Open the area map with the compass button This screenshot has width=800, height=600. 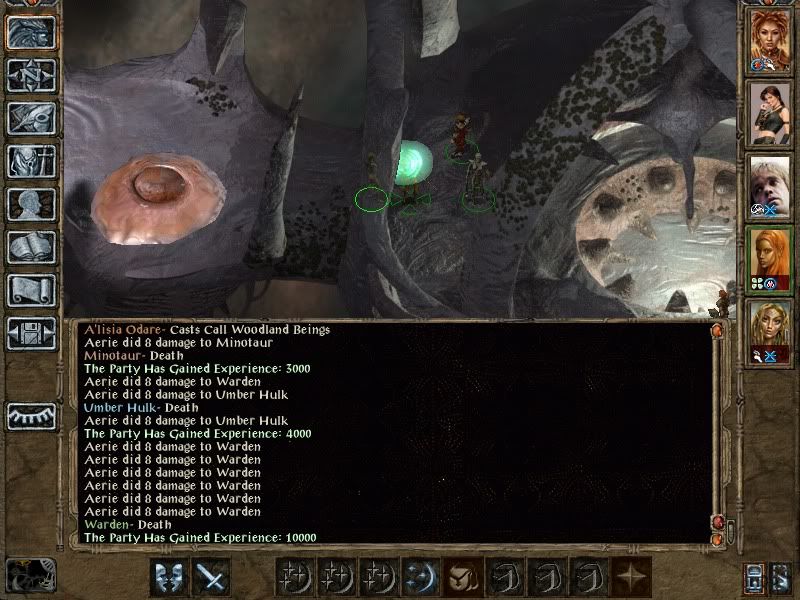tap(31, 75)
